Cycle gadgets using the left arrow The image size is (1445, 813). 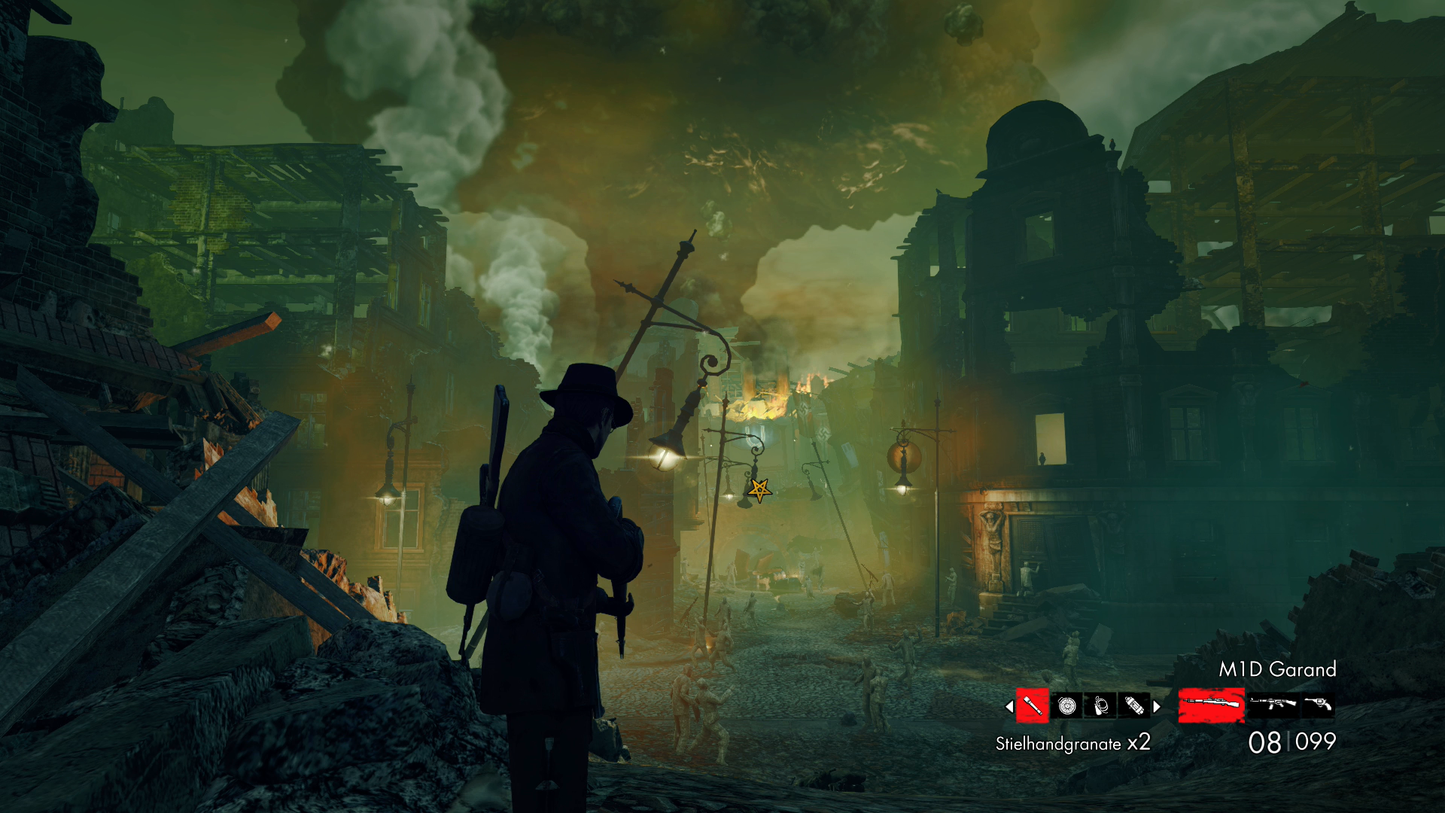point(1010,706)
